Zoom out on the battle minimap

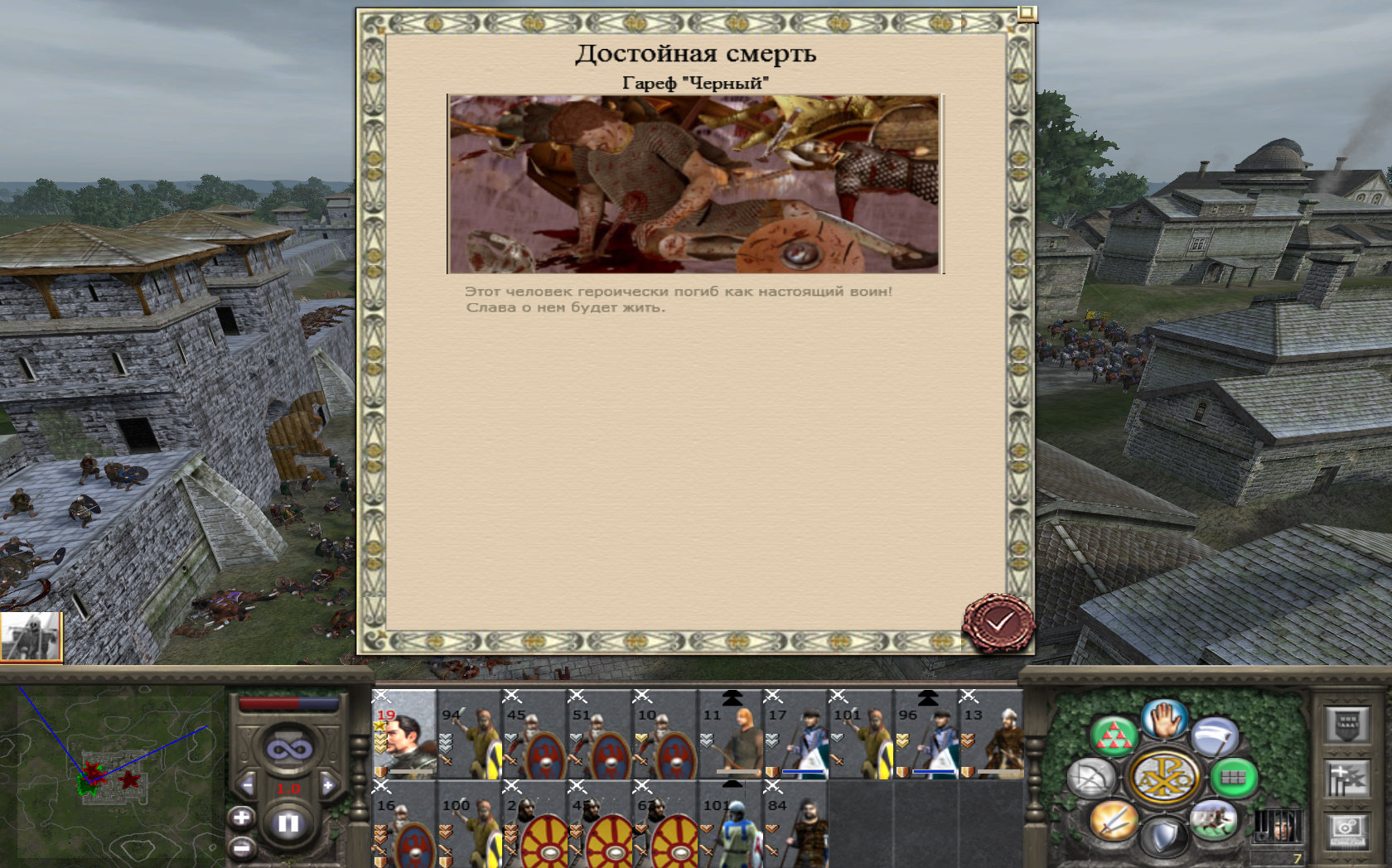(241, 848)
